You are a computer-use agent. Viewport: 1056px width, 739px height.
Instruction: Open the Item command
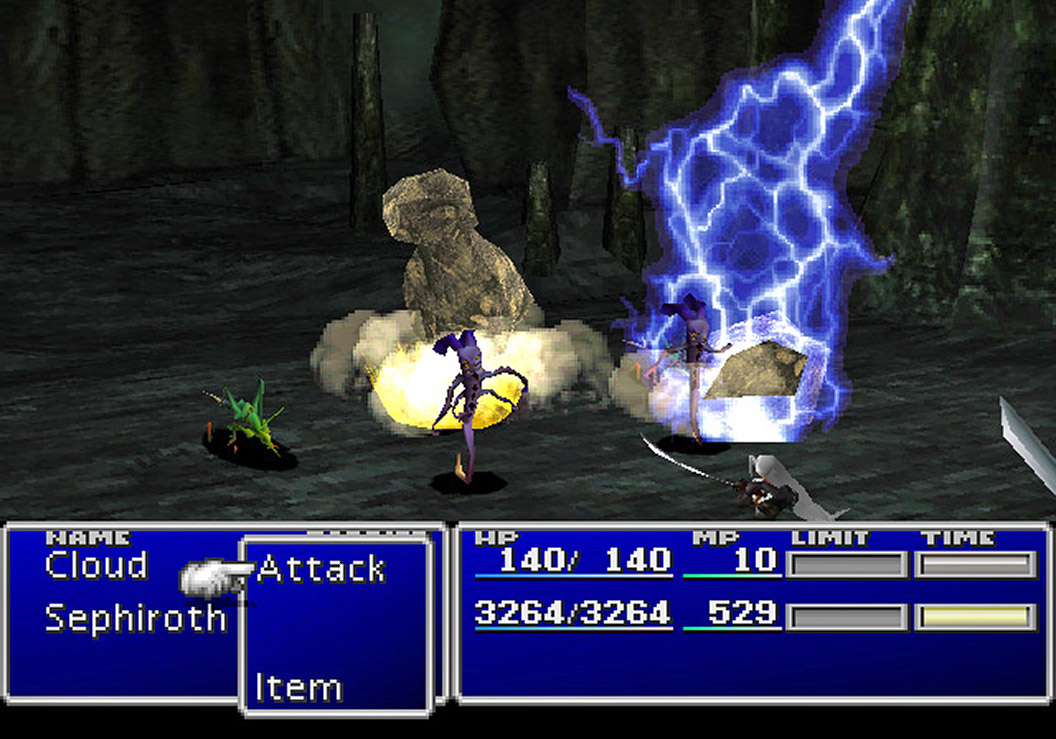pos(298,688)
